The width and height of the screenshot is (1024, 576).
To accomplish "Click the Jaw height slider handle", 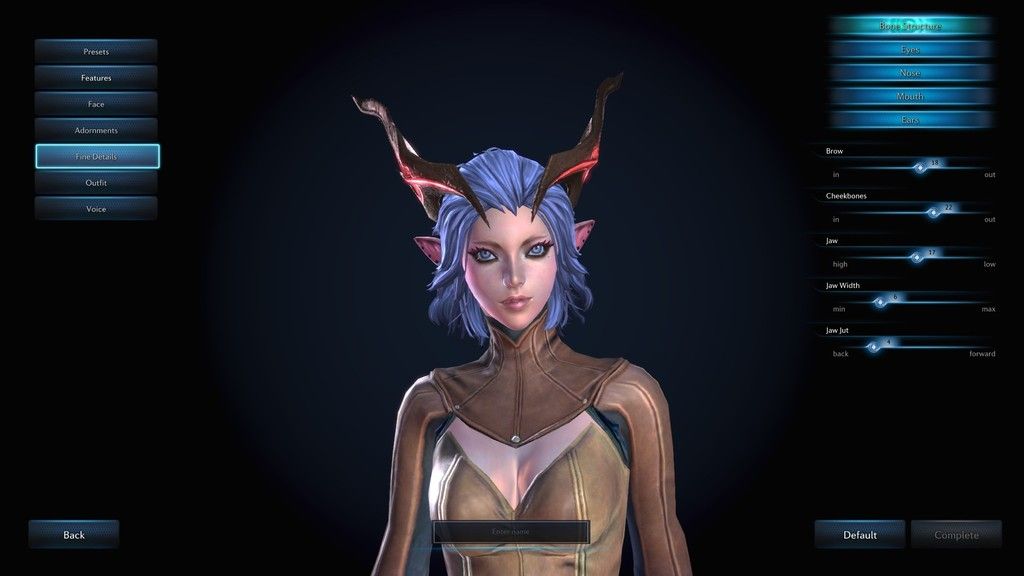I will click(x=917, y=257).
